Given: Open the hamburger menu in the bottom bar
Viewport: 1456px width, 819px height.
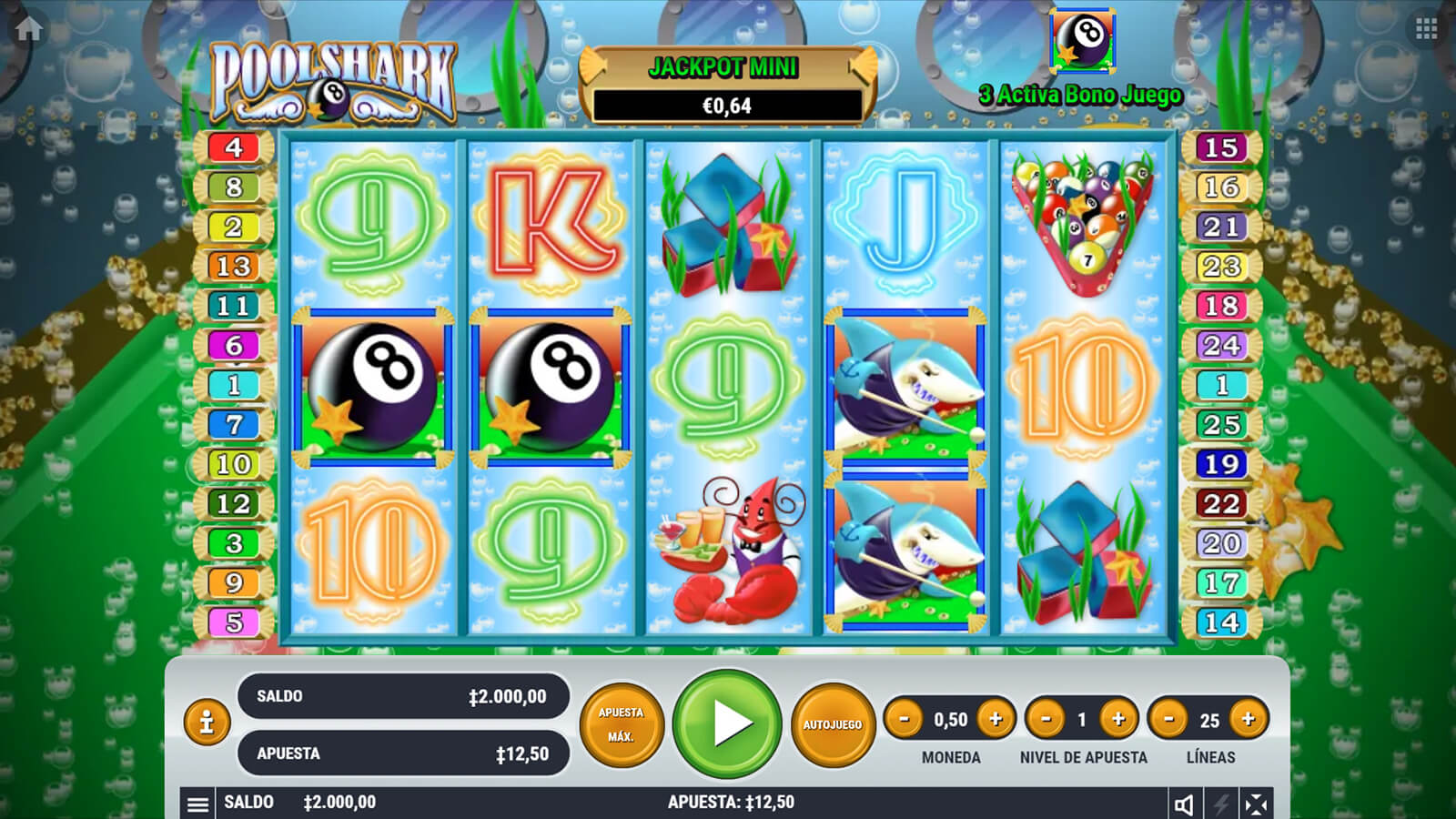Looking at the screenshot, I should 197,804.
